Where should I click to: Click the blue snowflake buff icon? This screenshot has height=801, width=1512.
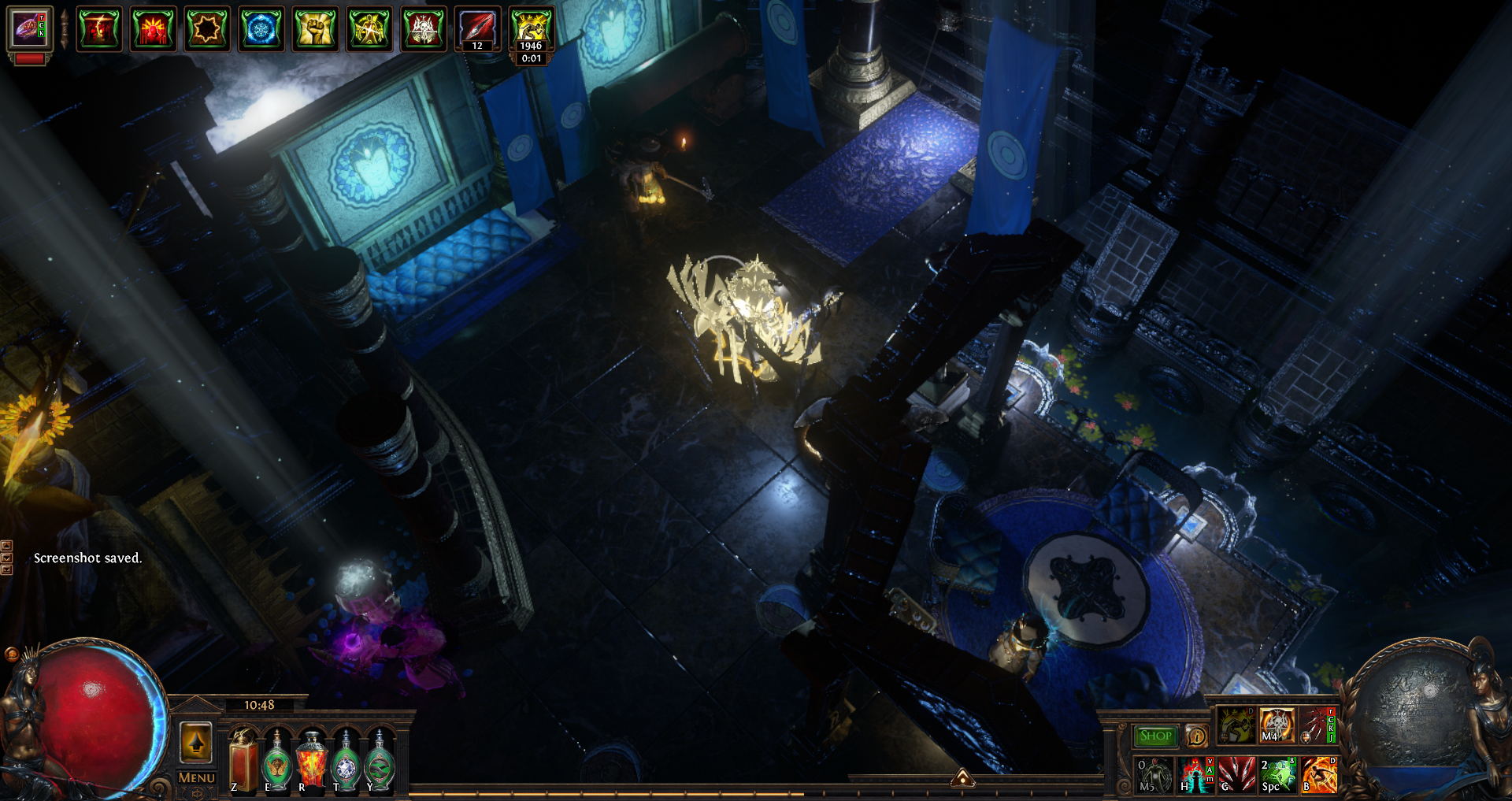pos(261,29)
